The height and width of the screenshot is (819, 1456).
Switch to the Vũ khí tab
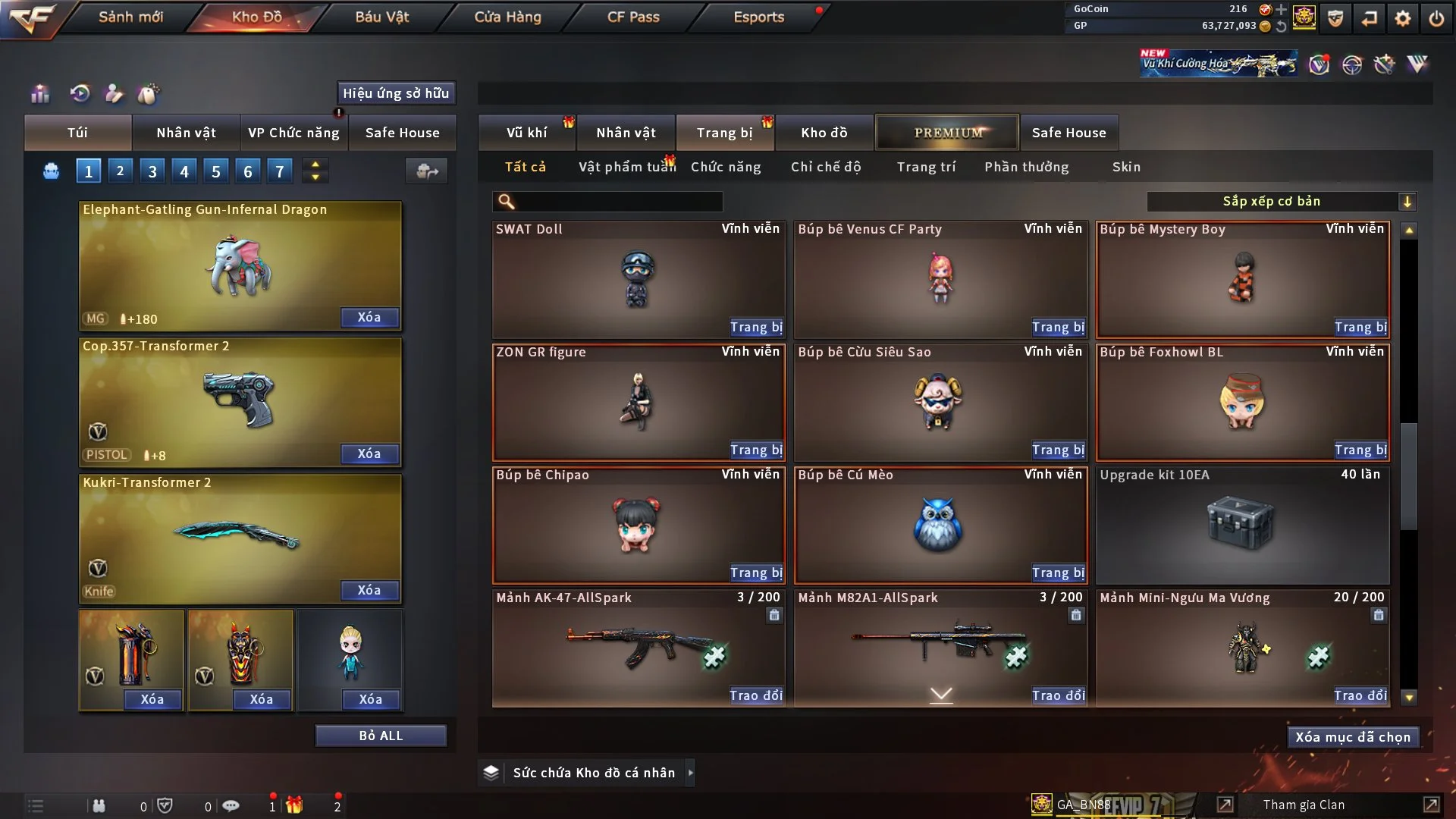pyautogui.click(x=526, y=133)
